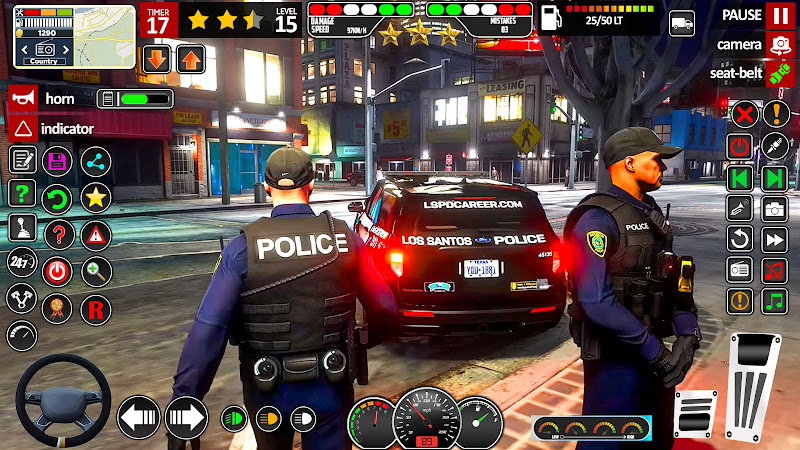Click the red power button on the left

click(x=58, y=269)
